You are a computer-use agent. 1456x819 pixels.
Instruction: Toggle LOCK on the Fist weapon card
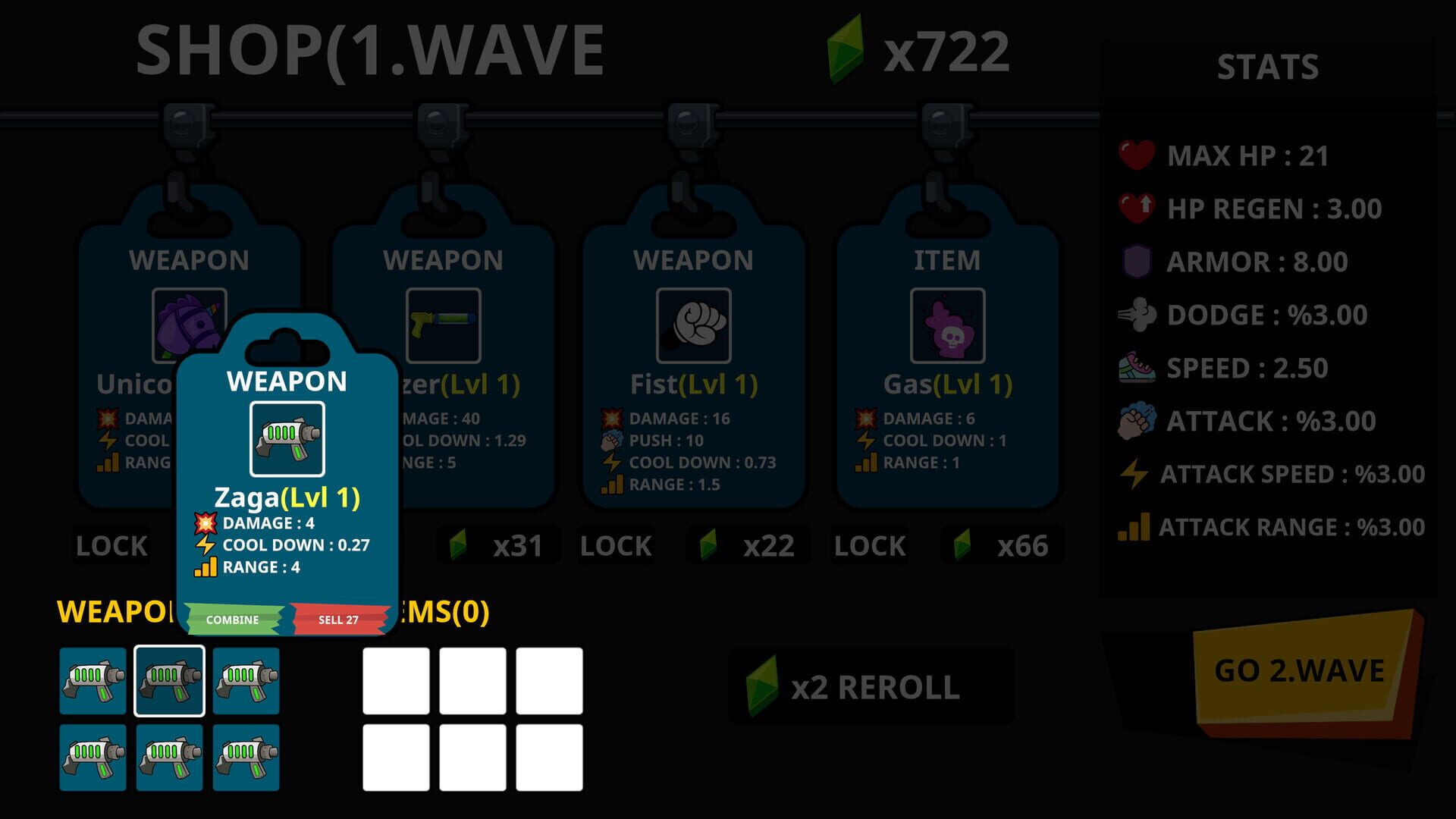click(x=615, y=544)
